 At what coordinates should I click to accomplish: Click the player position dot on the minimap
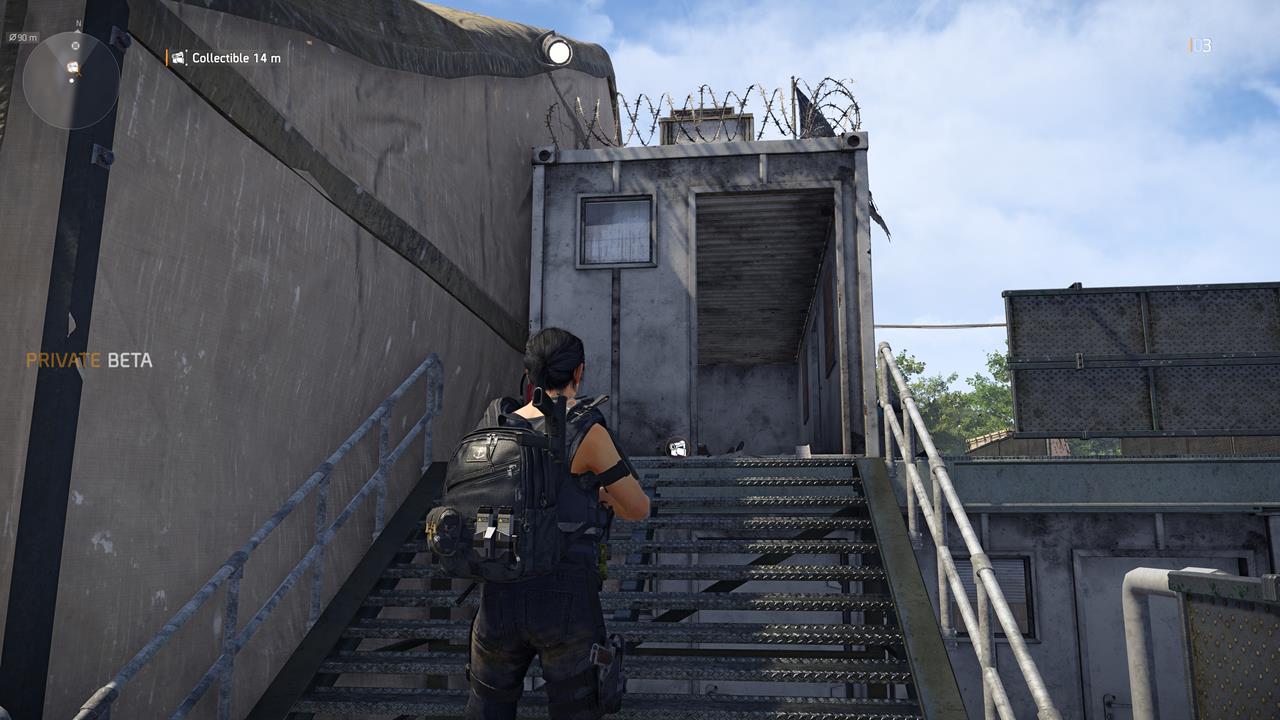pyautogui.click(x=72, y=81)
